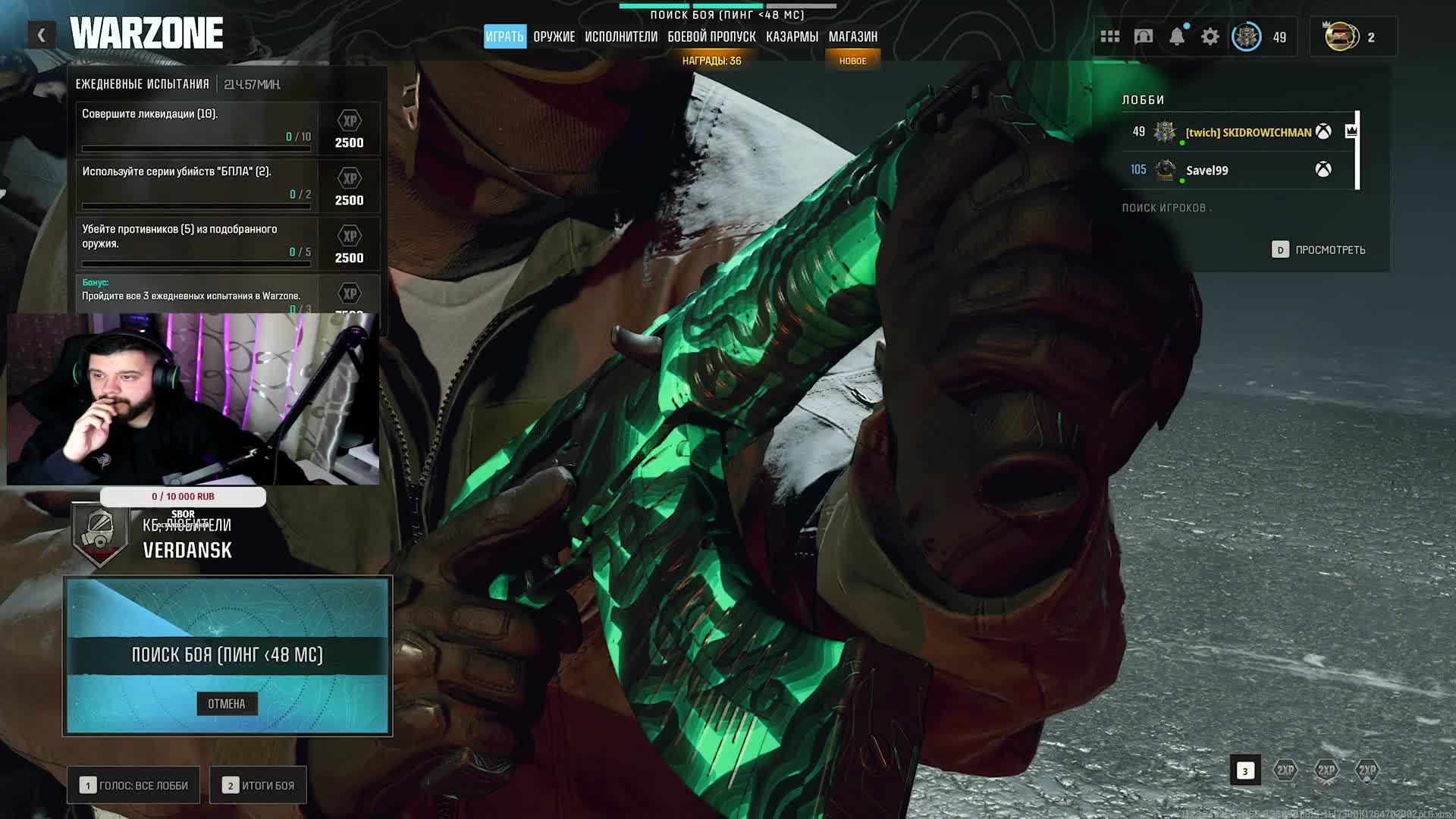Select Savel99 in the lobby list
The width and height of the screenshot is (1456, 819).
(1207, 171)
